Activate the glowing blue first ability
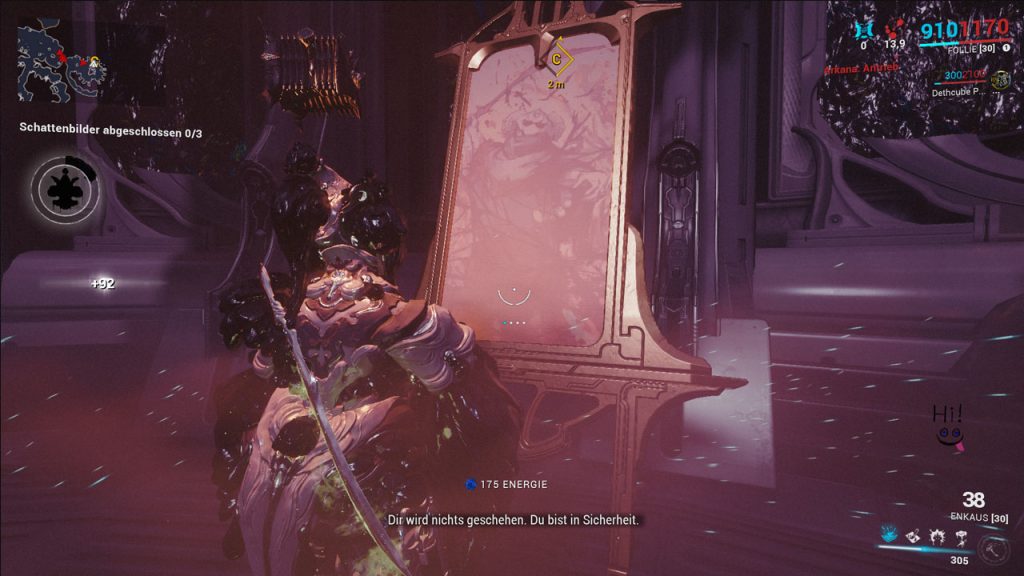Screen dimensions: 1024x576 pos(887,536)
